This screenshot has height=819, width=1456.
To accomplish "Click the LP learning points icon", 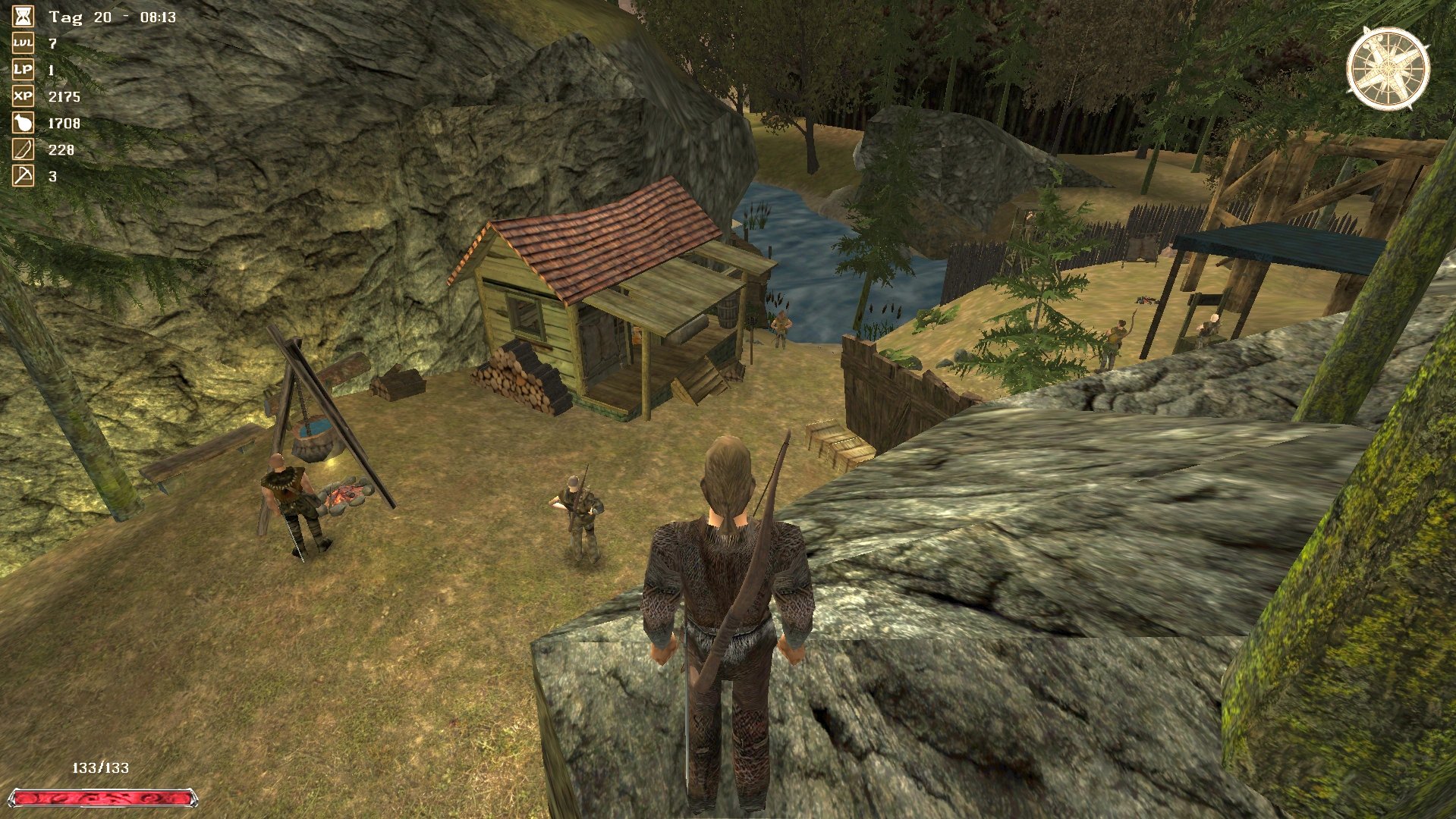I will pos(23,70).
